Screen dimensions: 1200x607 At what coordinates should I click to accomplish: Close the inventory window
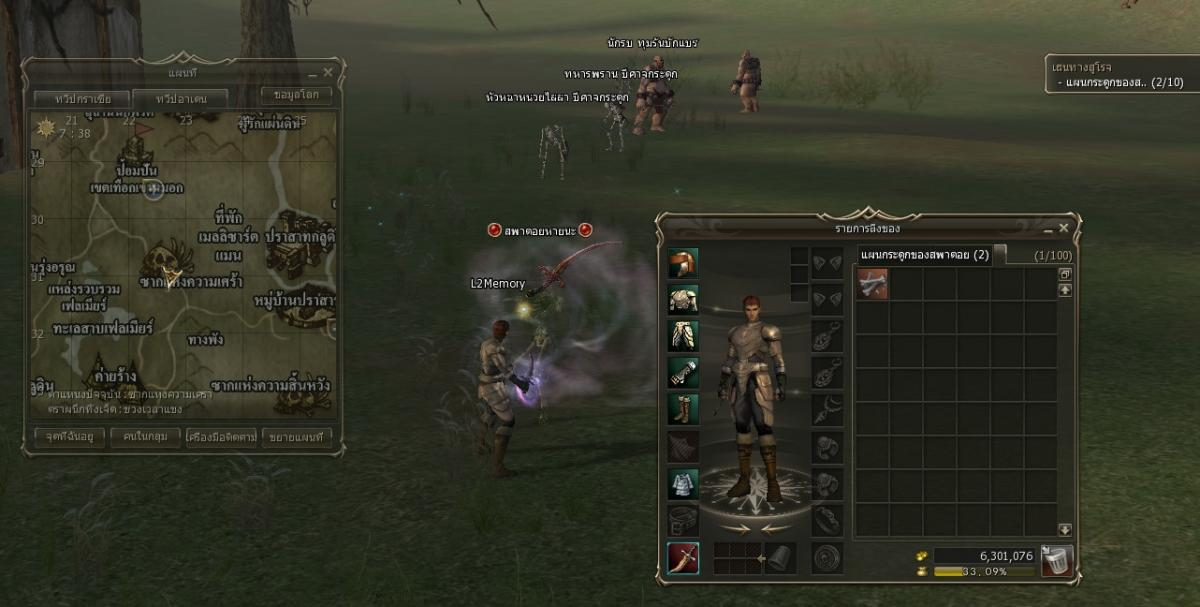click(1064, 228)
